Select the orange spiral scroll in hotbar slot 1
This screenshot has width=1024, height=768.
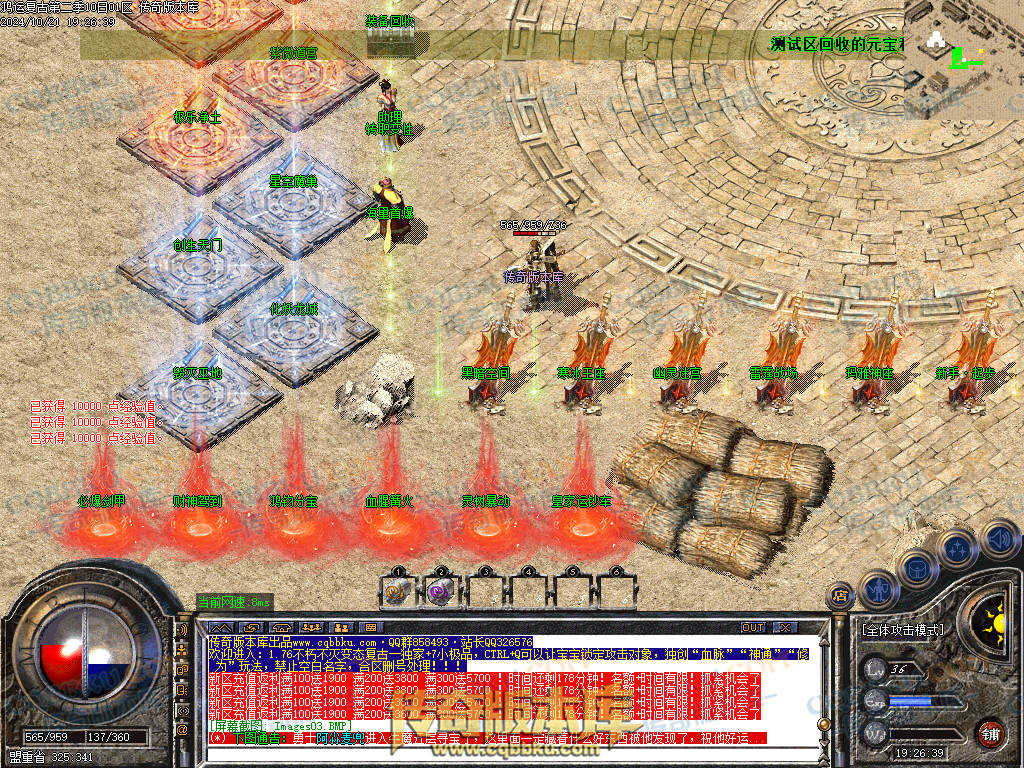click(397, 591)
